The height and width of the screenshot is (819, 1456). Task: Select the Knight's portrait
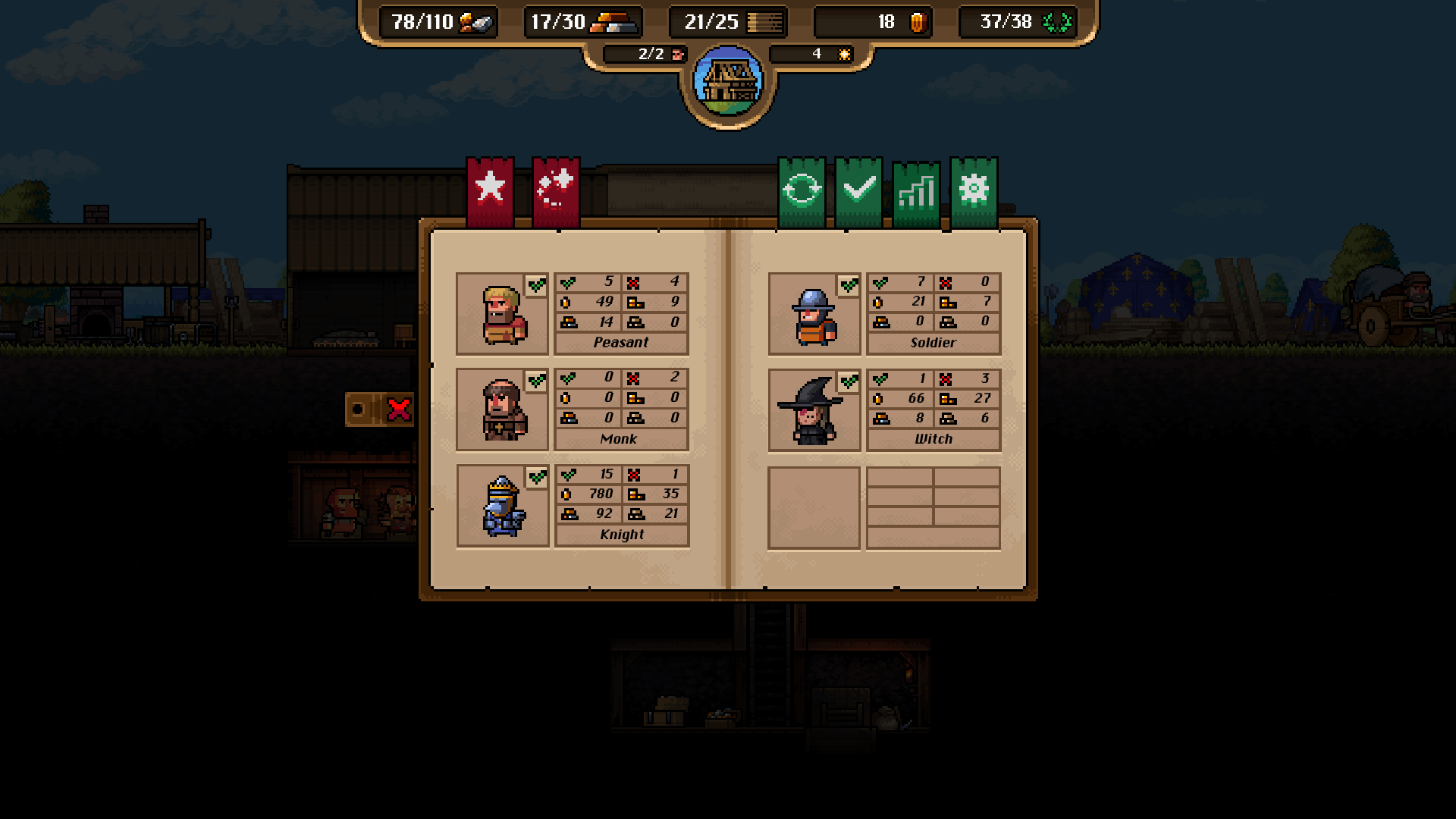[501, 505]
